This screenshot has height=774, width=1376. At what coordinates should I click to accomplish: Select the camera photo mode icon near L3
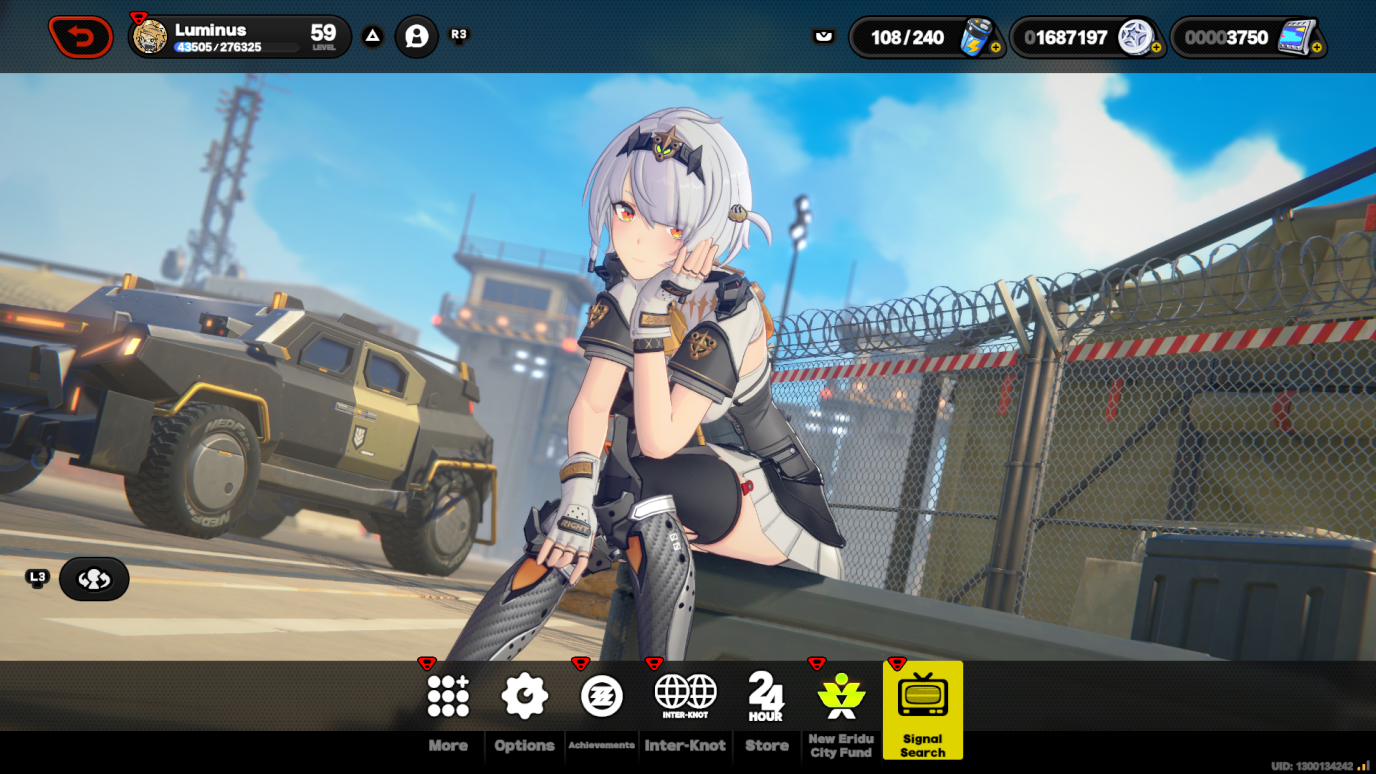pyautogui.click(x=93, y=578)
